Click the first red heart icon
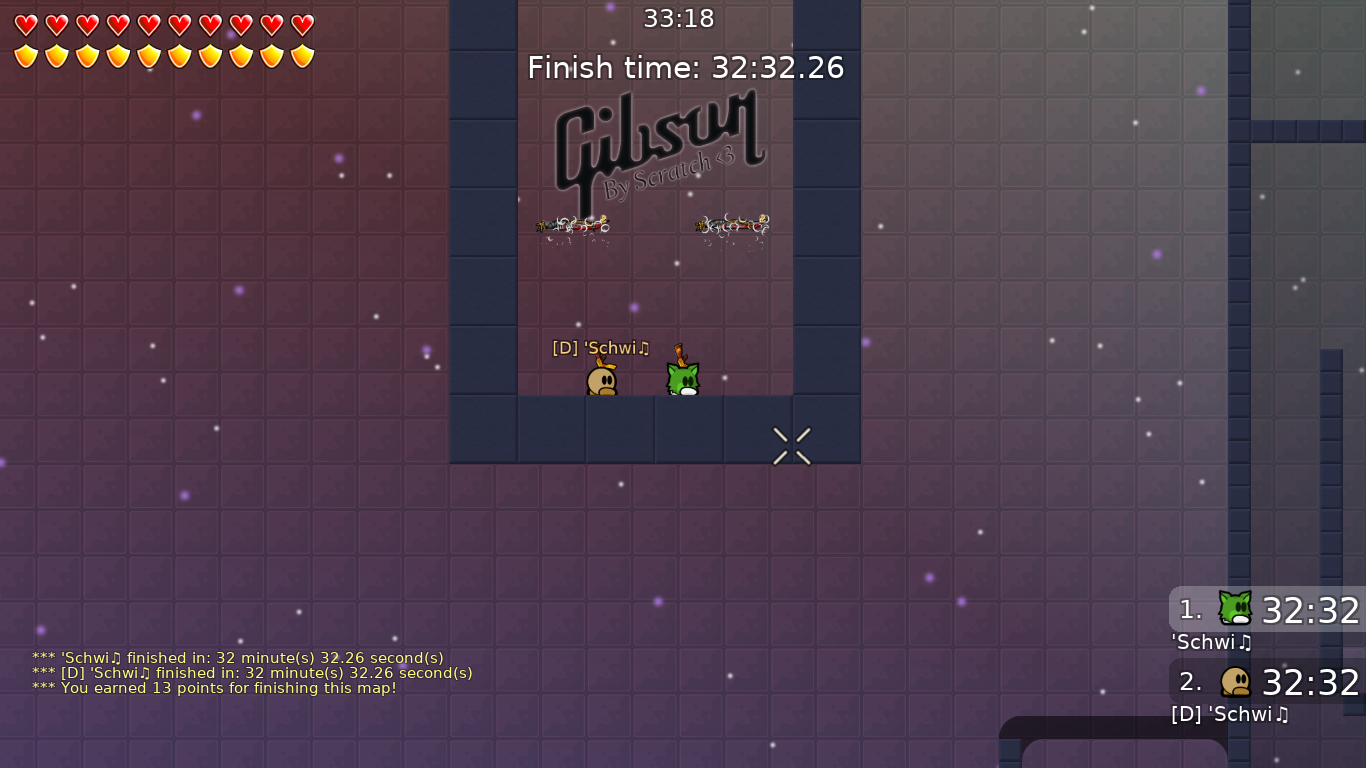 tap(25, 27)
